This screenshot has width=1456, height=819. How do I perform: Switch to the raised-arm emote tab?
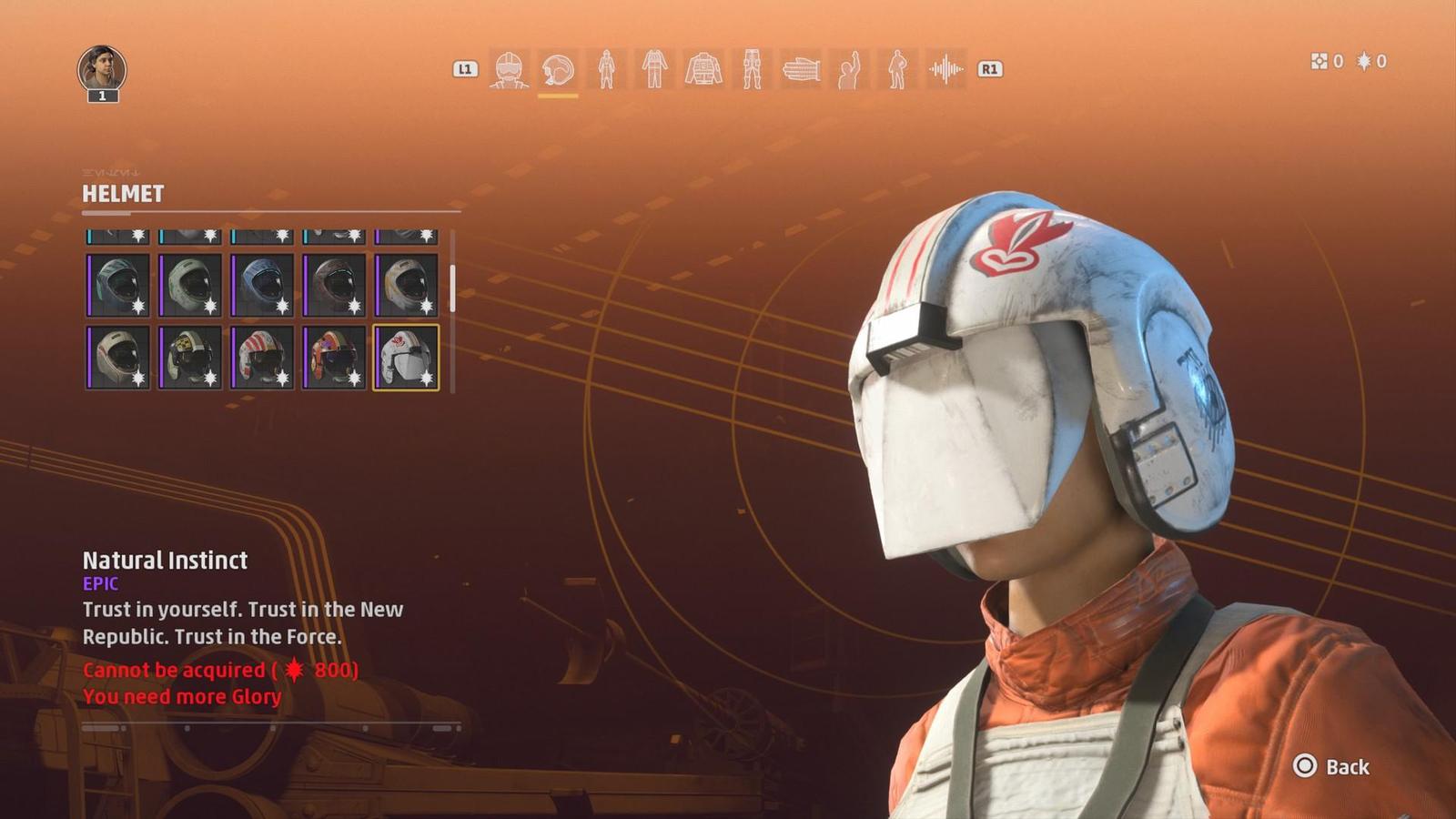point(849,69)
